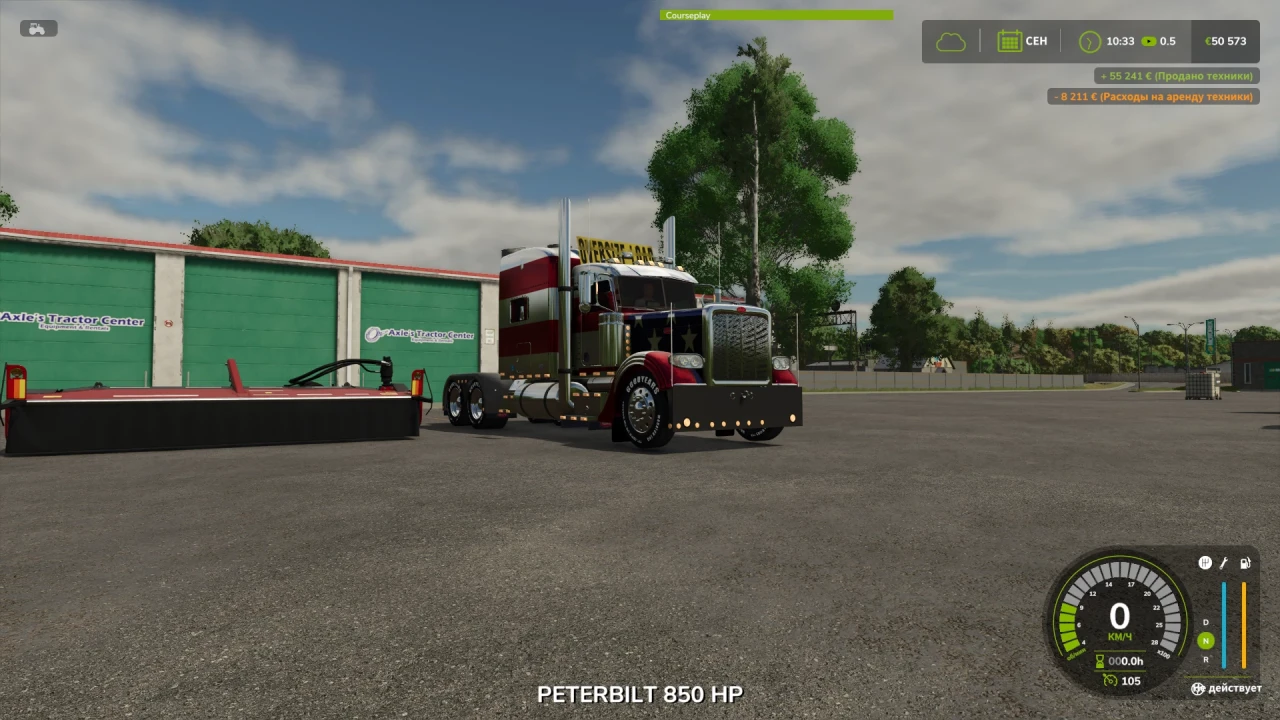Click the fuel pump icon on the dashboard
This screenshot has height=720, width=1280.
(x=1245, y=562)
